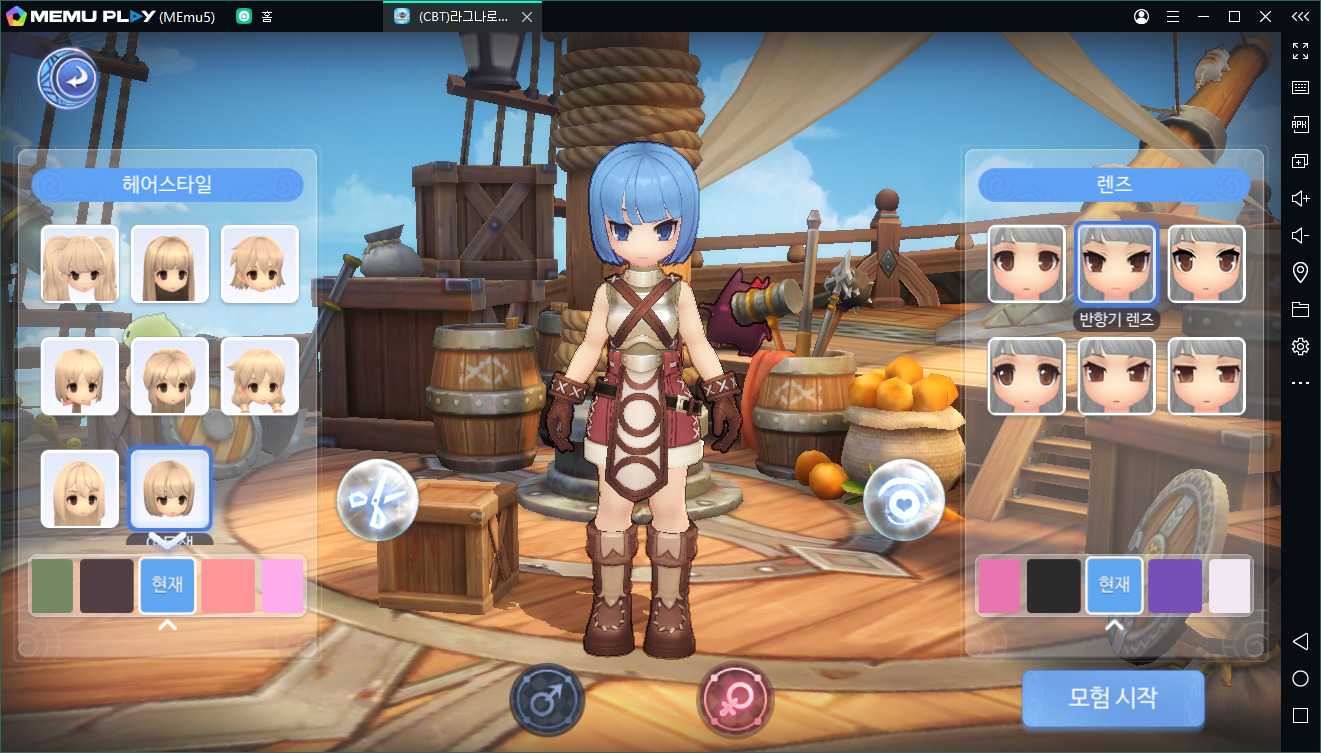Click the blue rotate arrow icon top-left
The height and width of the screenshot is (753, 1321).
pos(67,77)
